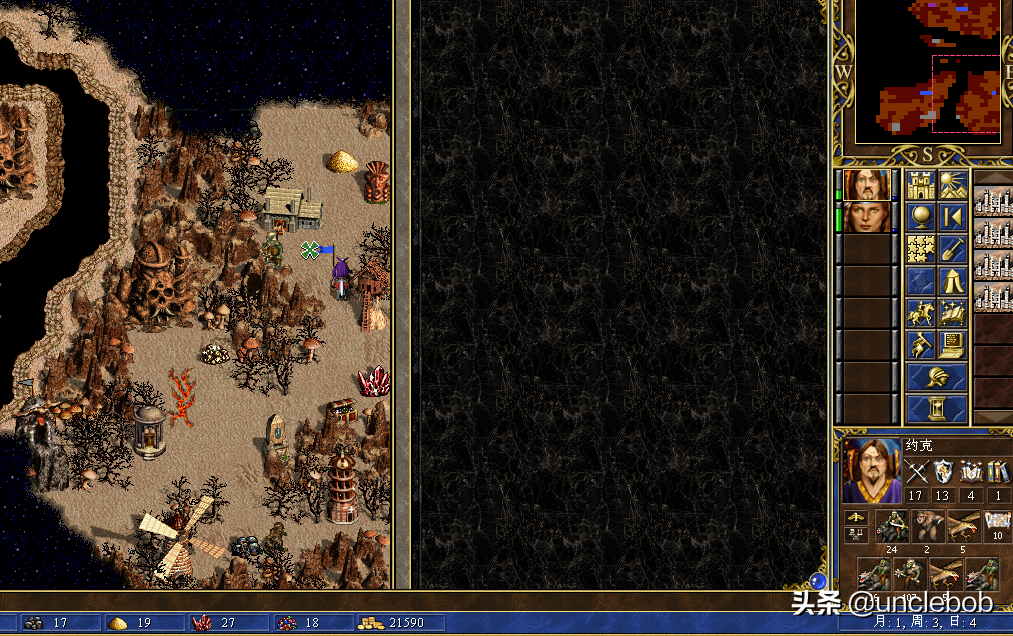
Task: Click the sleep hero arrow button
Action: point(952,217)
